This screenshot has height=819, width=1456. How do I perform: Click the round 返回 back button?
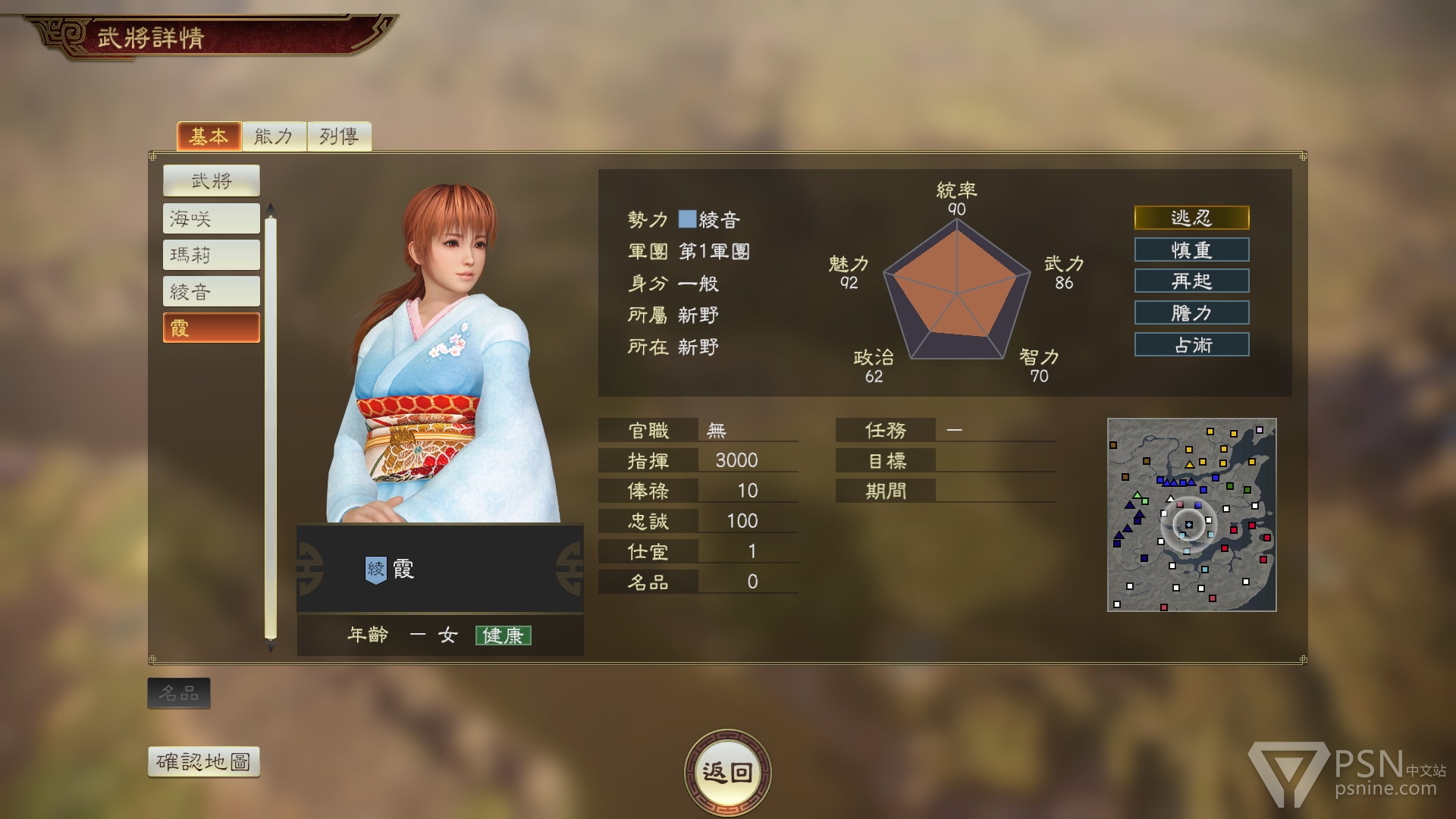tap(727, 772)
